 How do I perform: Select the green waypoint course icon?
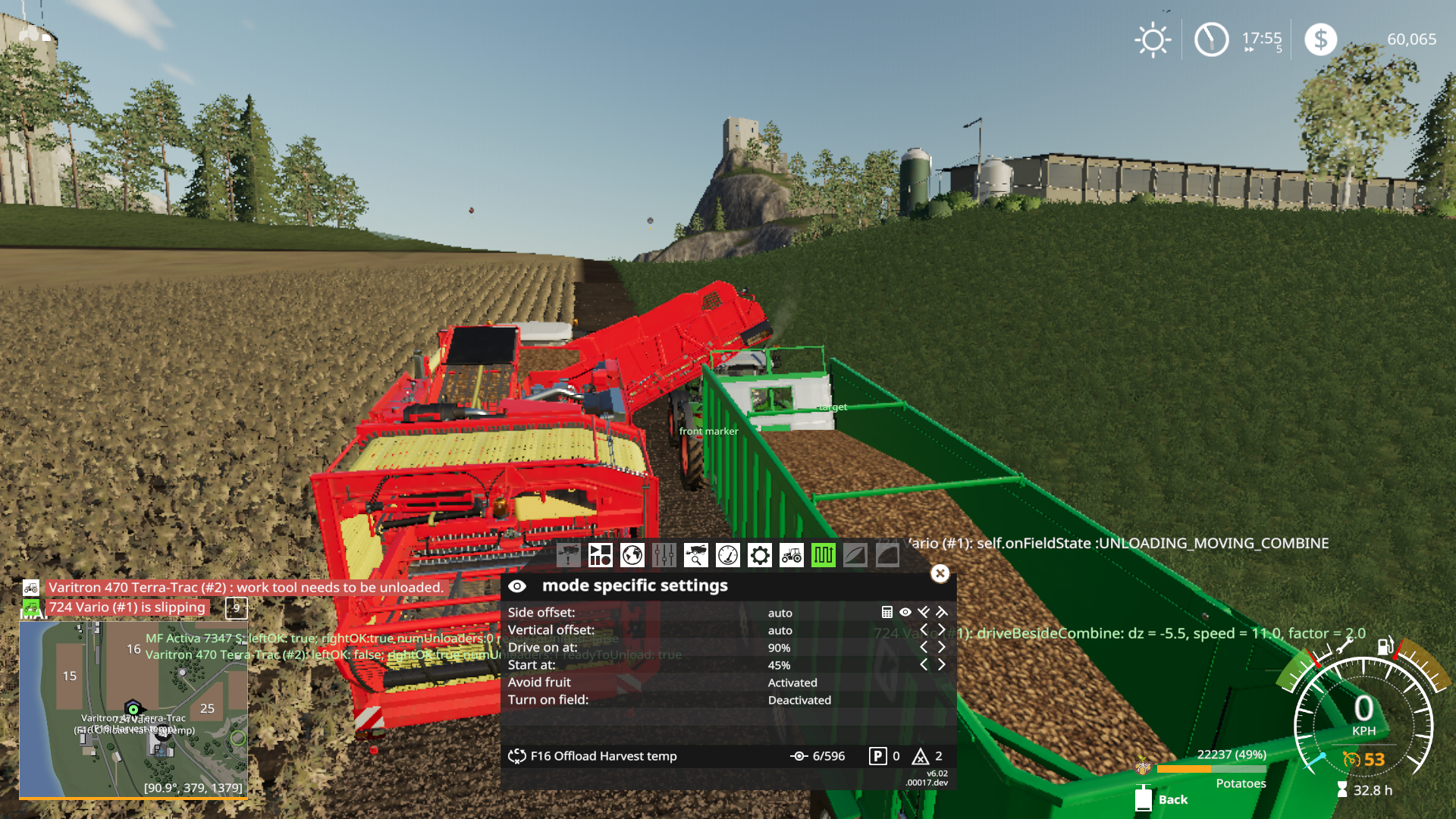pyautogui.click(x=824, y=556)
